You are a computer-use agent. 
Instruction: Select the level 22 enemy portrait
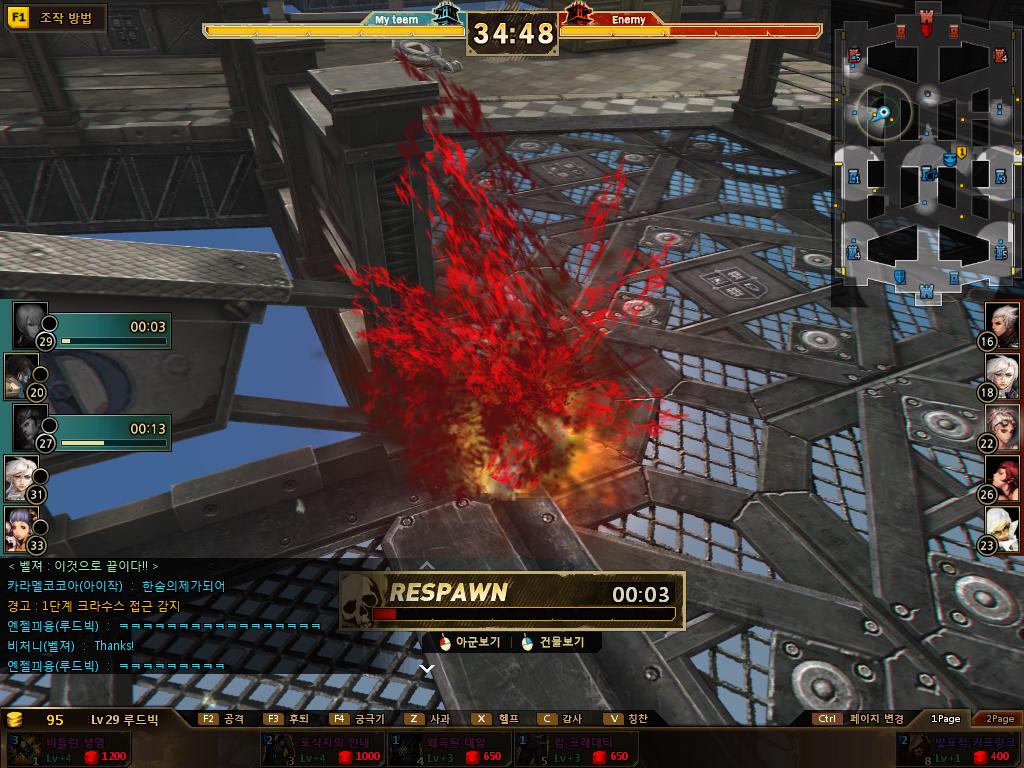pos(1003,426)
